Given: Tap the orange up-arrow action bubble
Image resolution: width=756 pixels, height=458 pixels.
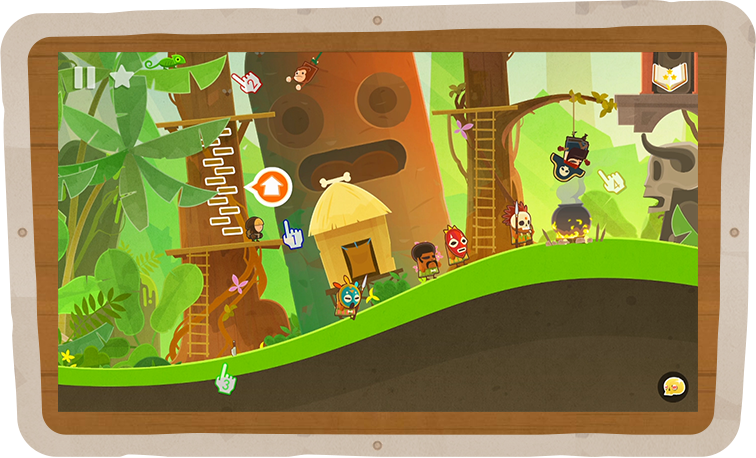Looking at the screenshot, I should [272, 185].
